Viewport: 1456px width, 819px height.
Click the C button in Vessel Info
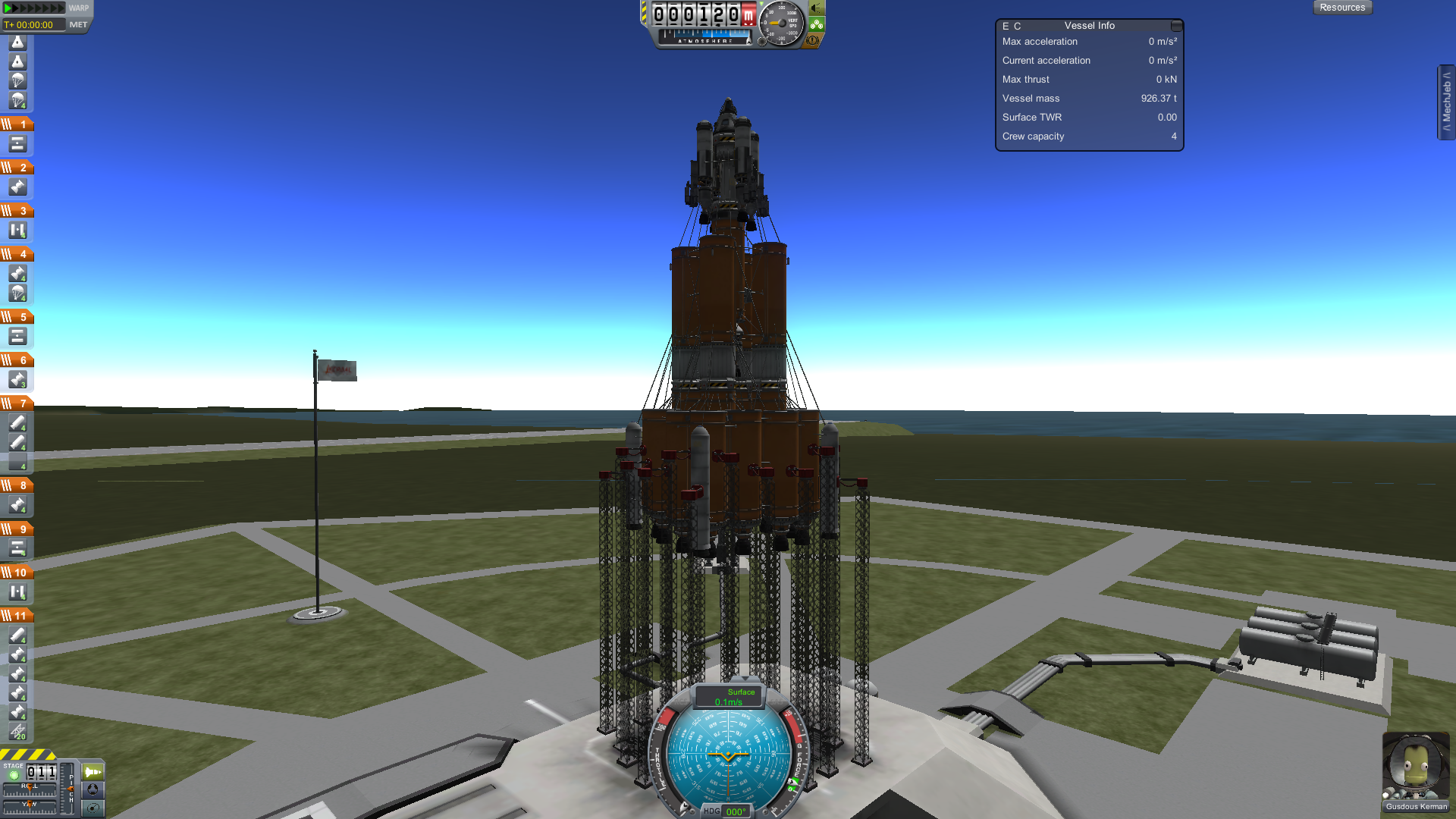pyautogui.click(x=1018, y=26)
